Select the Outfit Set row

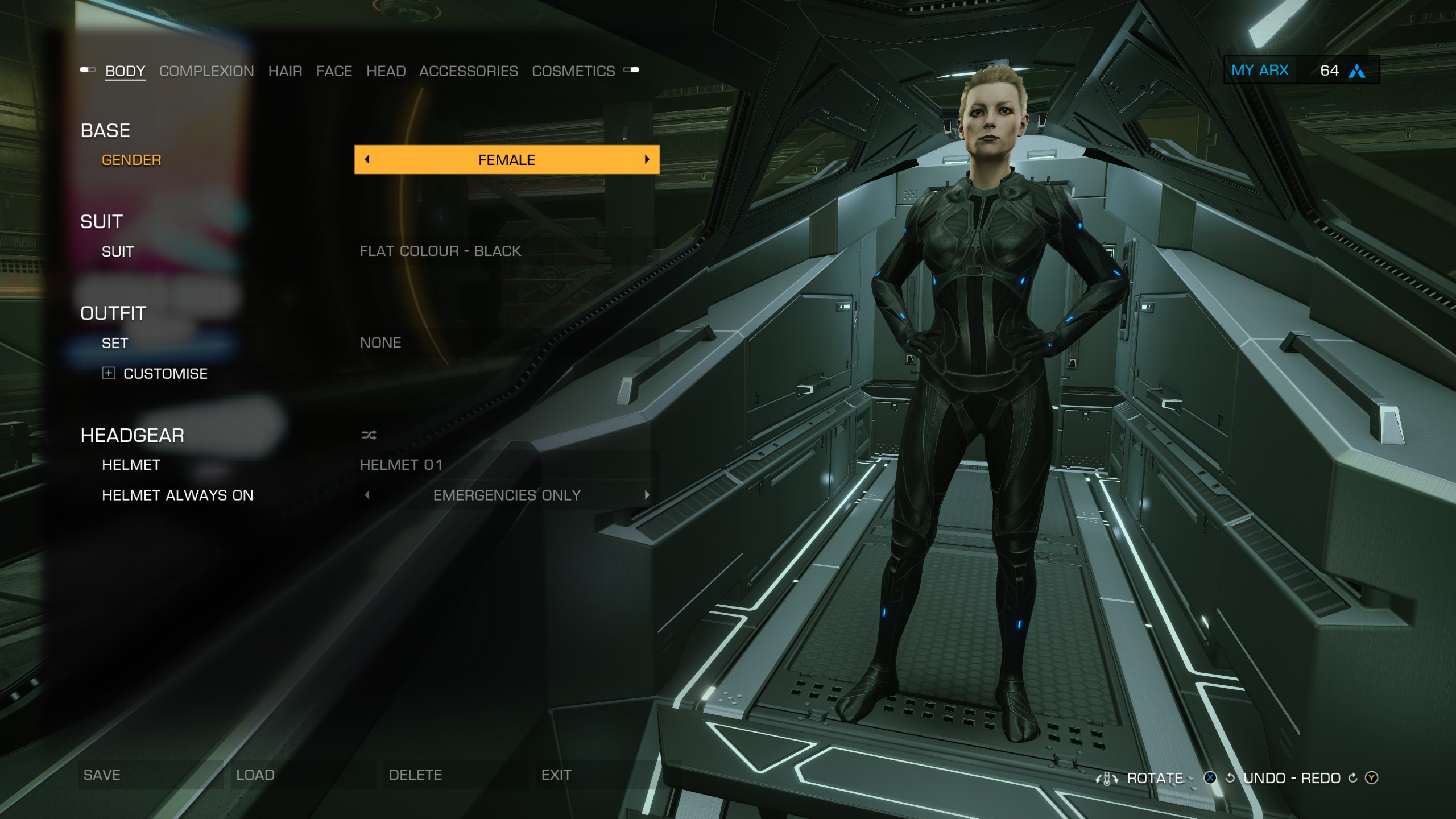(x=380, y=343)
